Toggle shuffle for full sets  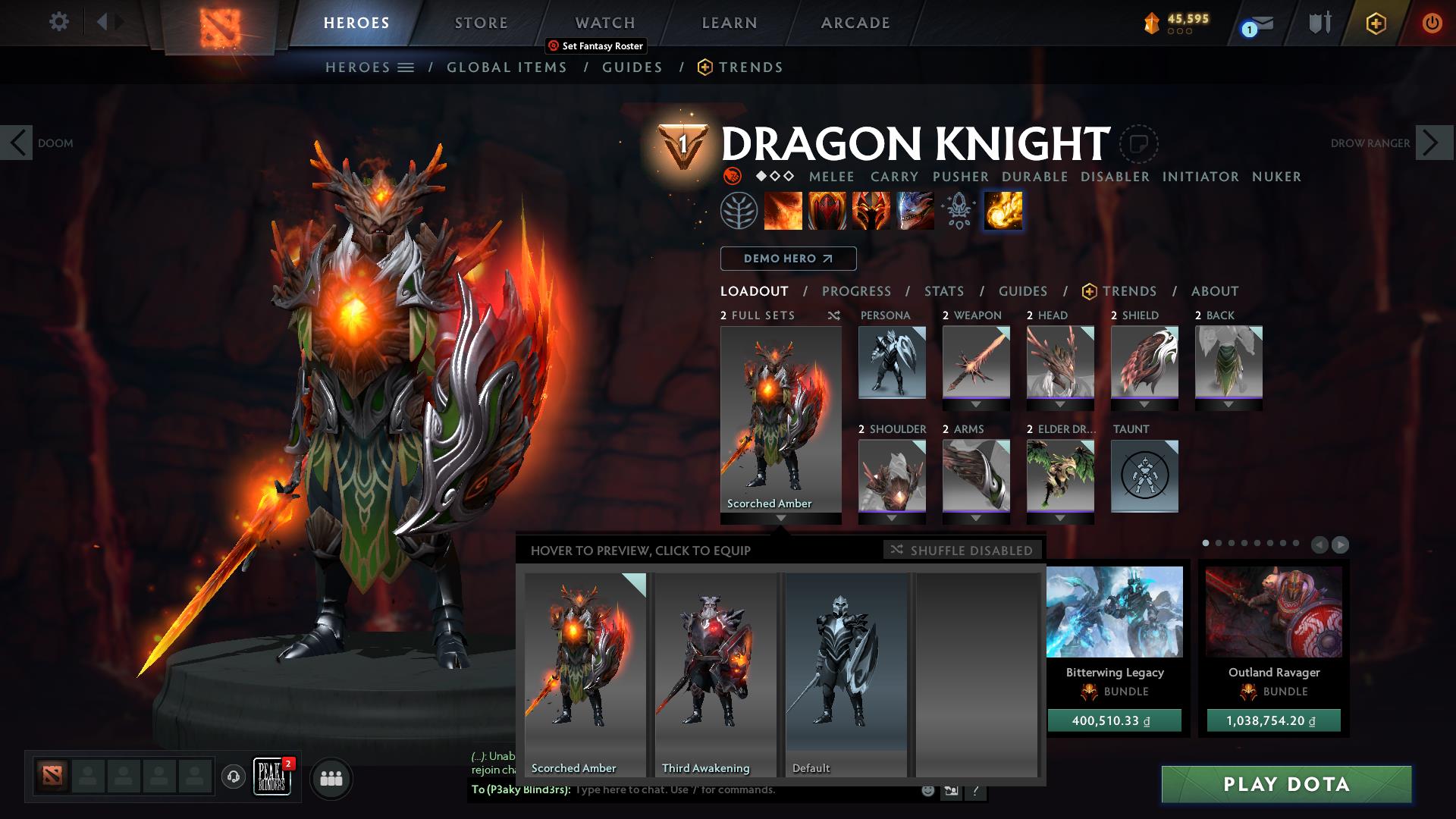point(834,315)
